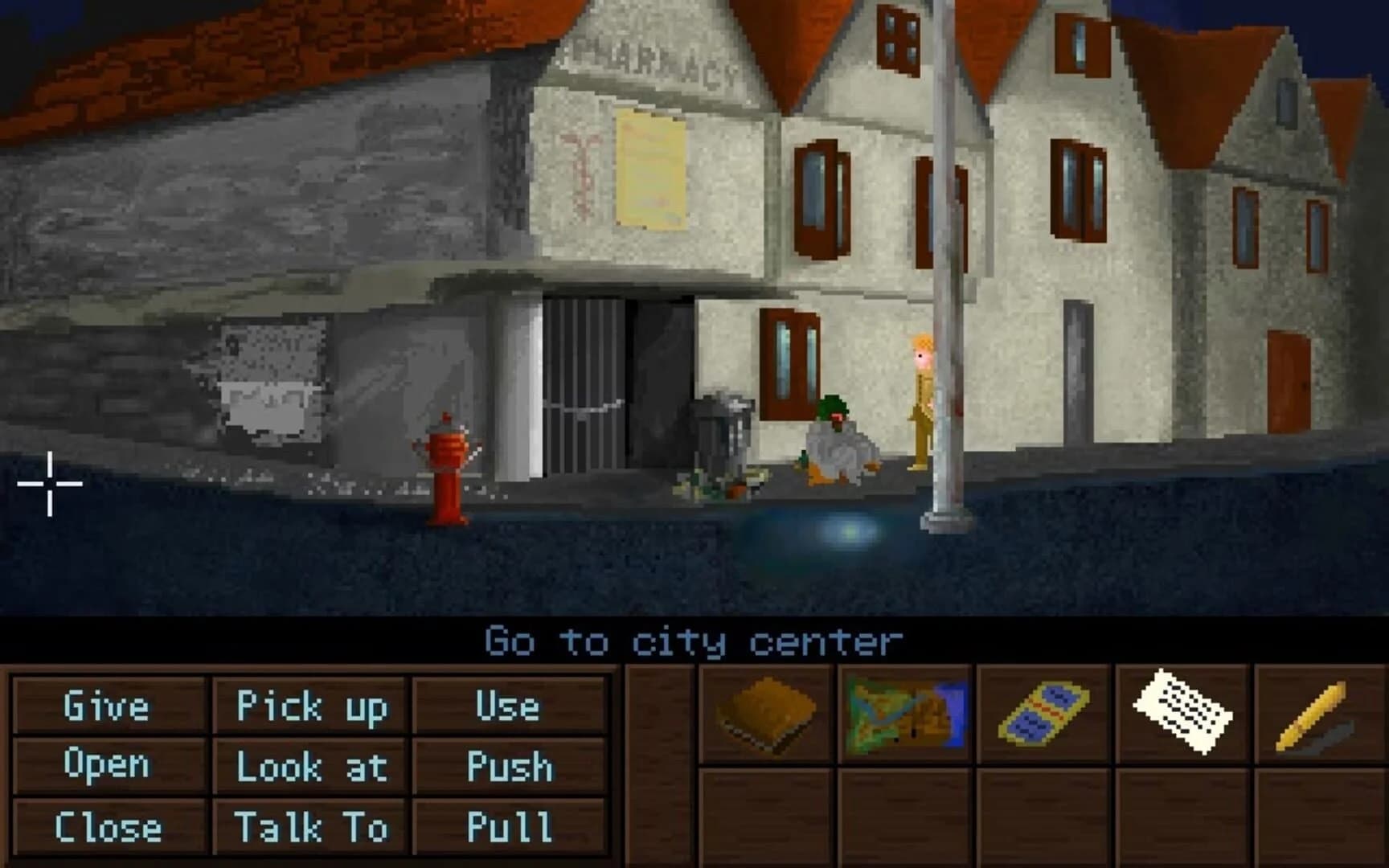The height and width of the screenshot is (868, 1389).
Task: Select the Talk To verb
Action: [x=309, y=825]
